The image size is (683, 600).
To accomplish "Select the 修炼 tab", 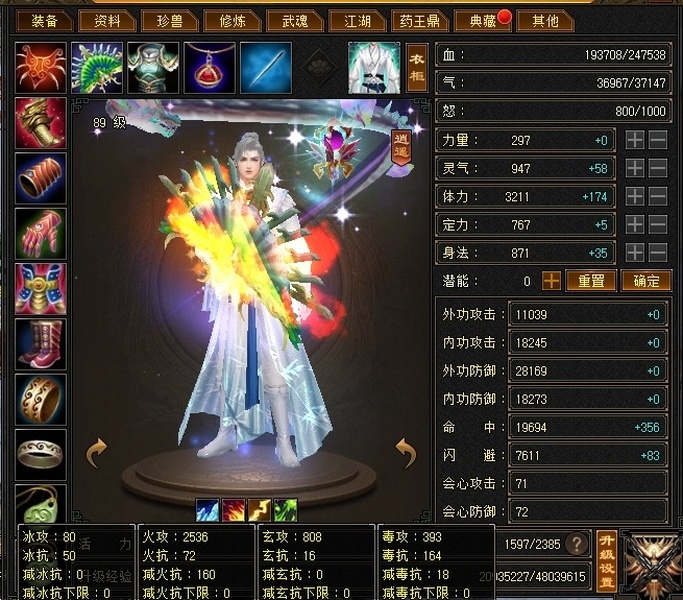I will point(234,20).
